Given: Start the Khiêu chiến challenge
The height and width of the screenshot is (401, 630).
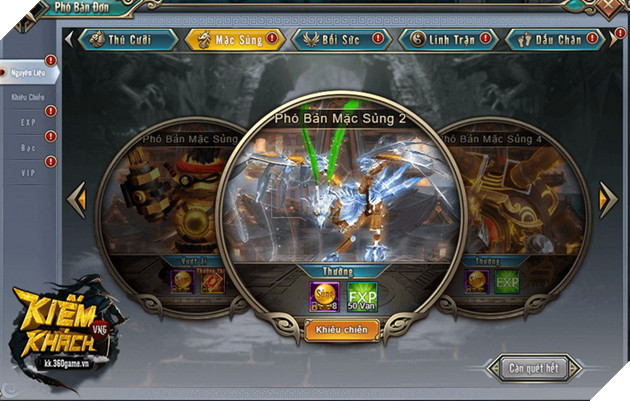Looking at the screenshot, I should tap(342, 329).
